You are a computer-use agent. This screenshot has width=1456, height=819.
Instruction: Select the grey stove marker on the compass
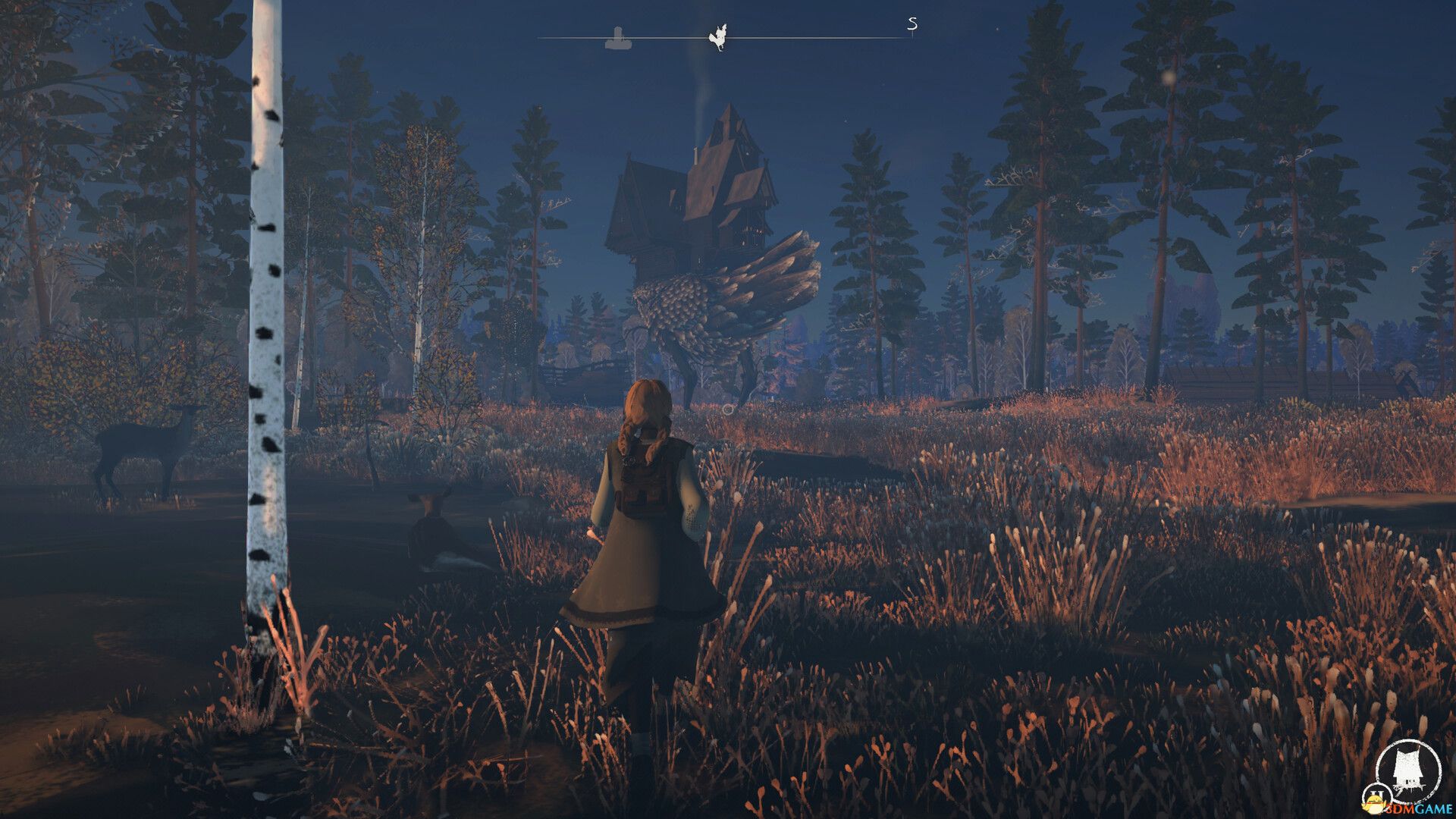(x=618, y=38)
